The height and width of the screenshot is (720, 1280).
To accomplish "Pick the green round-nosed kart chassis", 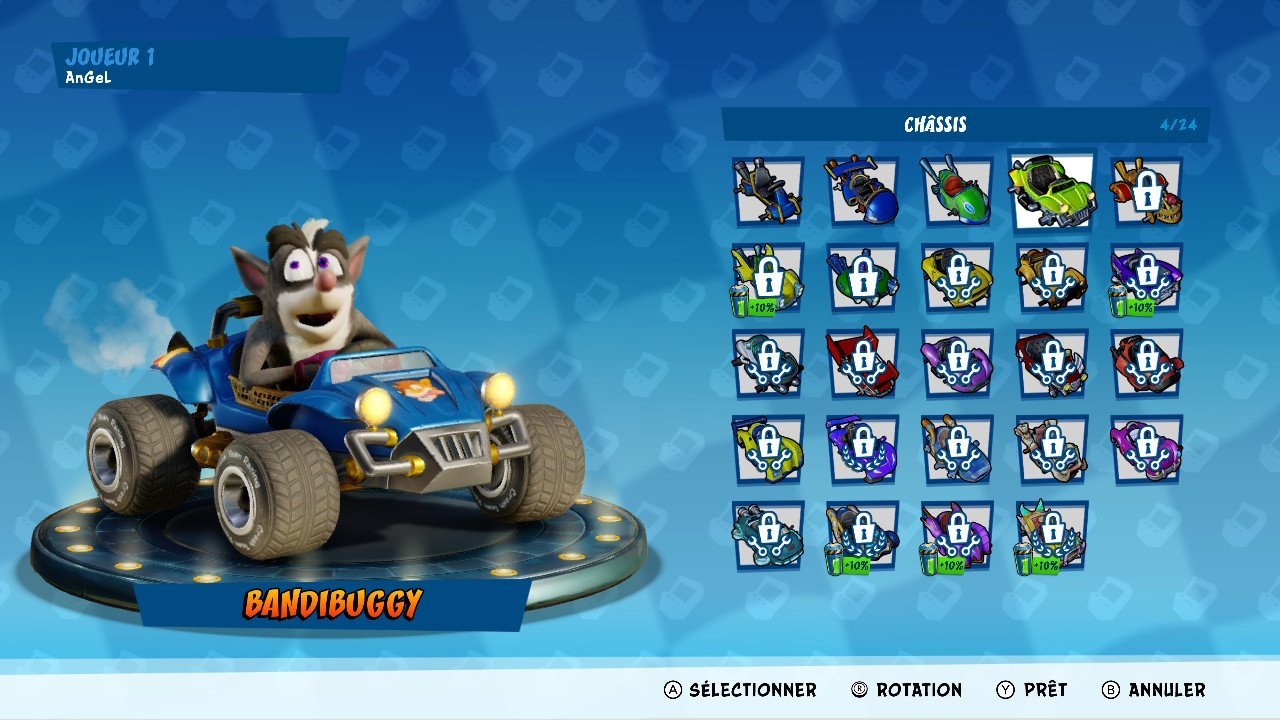I will [x=956, y=191].
